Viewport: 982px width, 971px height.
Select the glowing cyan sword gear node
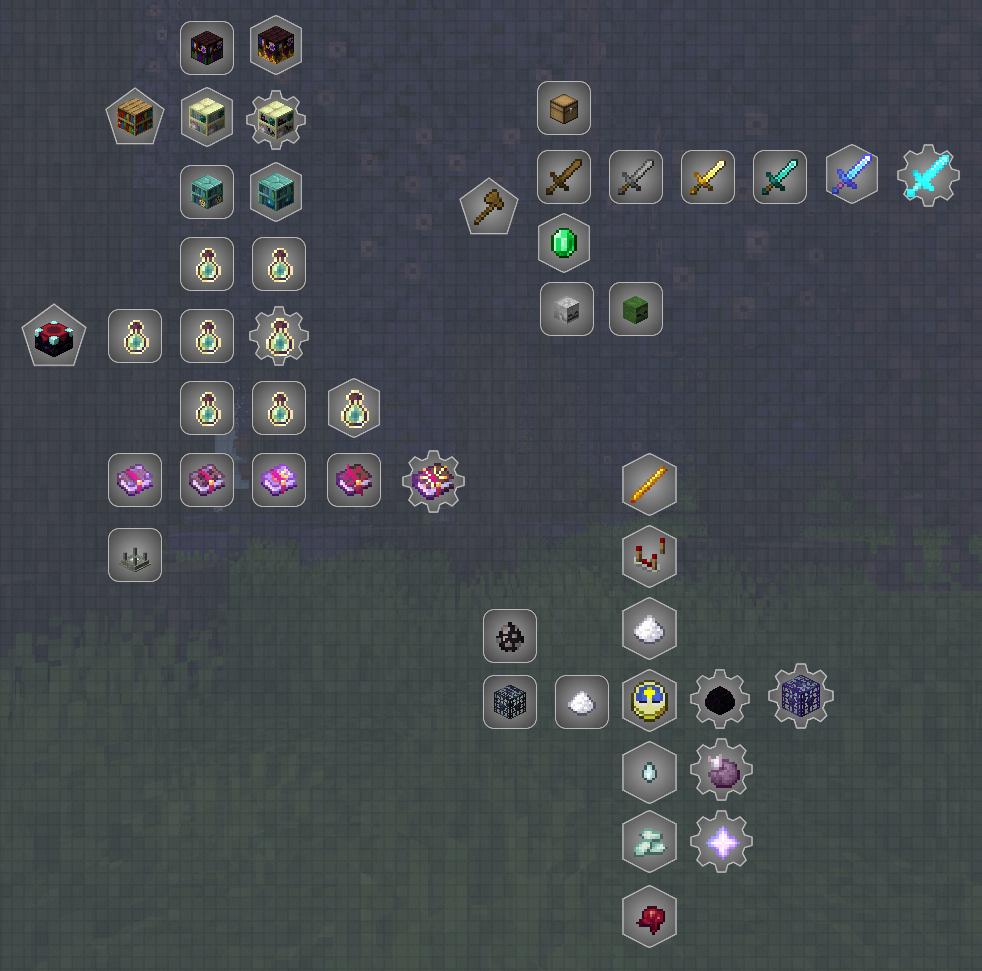point(928,177)
